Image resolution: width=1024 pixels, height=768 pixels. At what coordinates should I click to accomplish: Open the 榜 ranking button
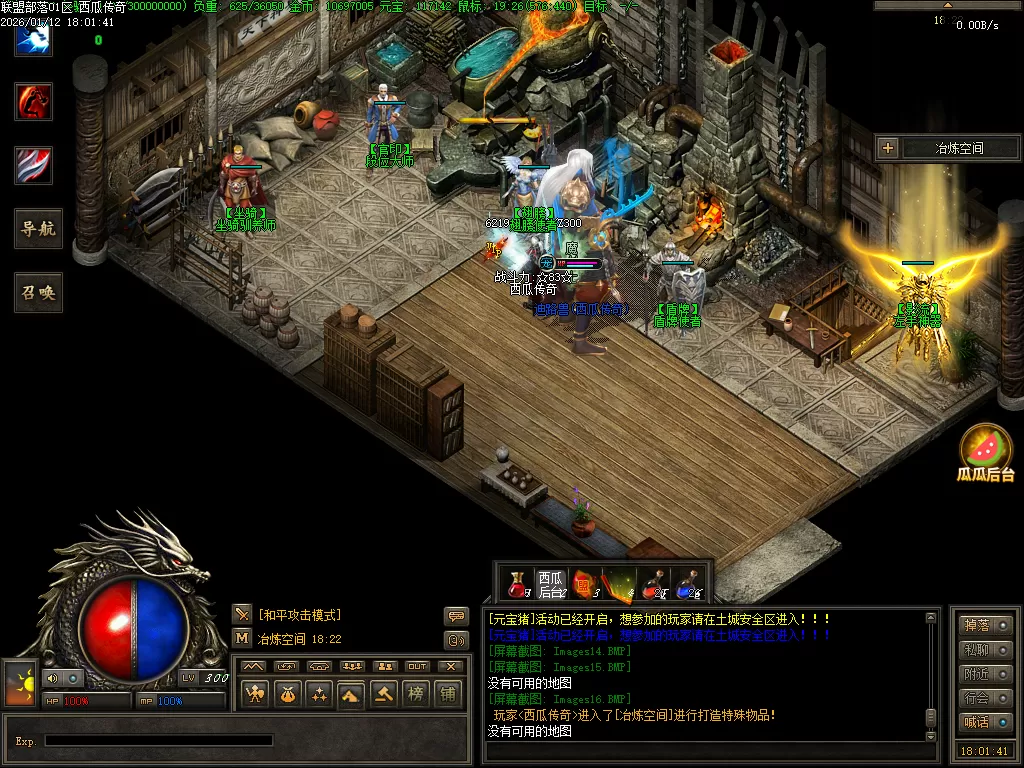[415, 693]
